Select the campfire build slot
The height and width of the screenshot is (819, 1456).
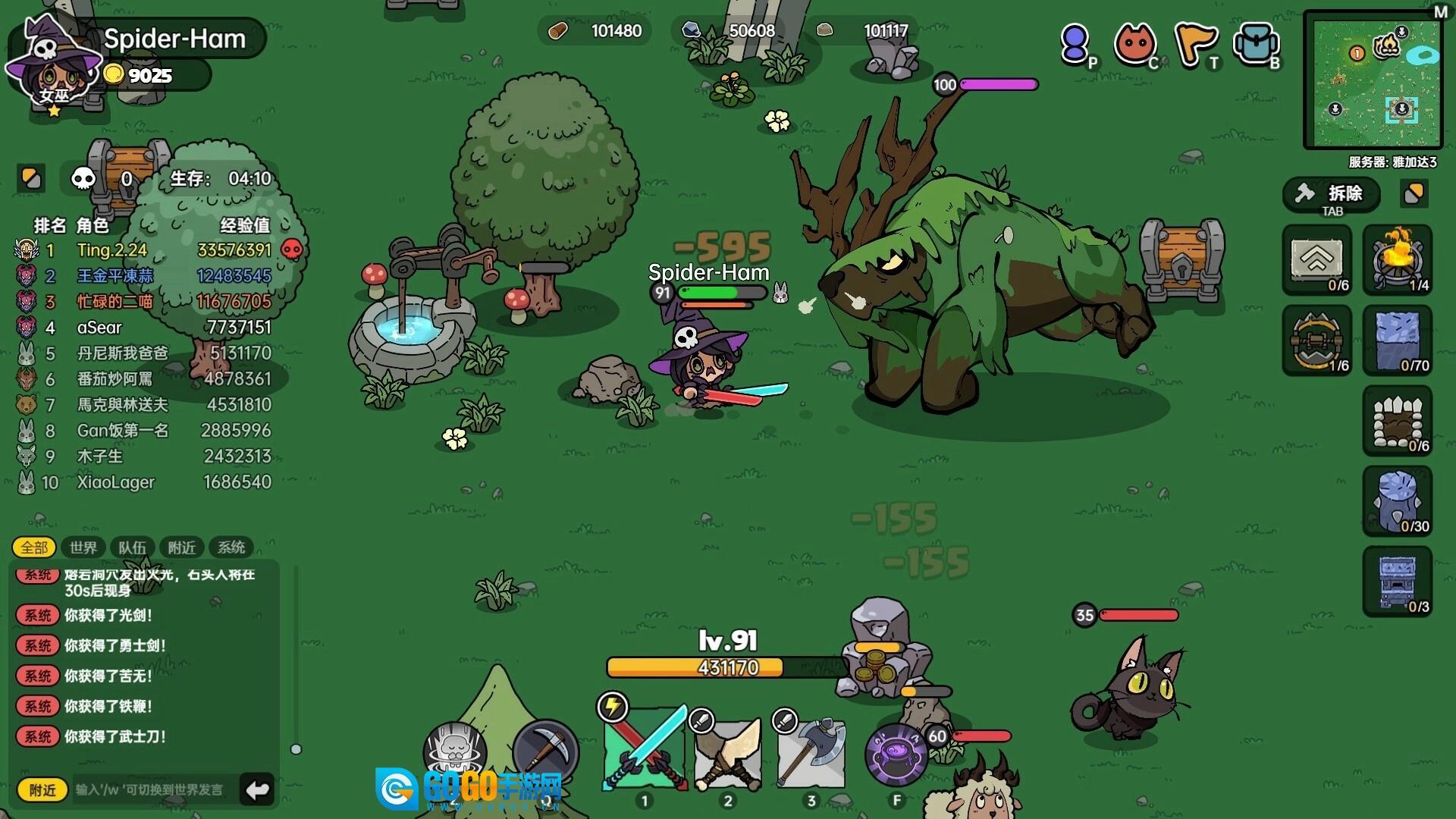1398,259
